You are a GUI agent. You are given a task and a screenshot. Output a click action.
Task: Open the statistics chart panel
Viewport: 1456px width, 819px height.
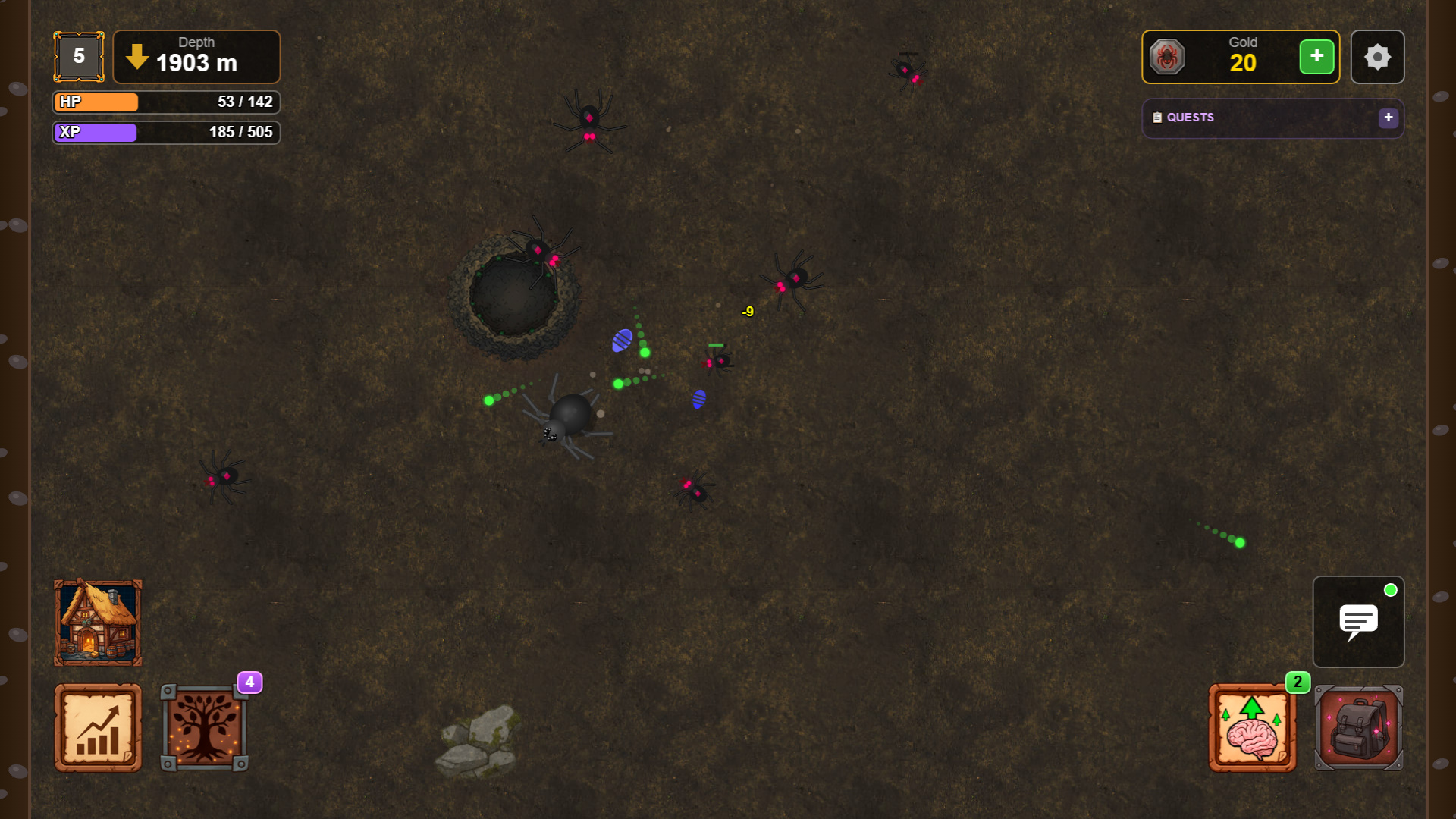point(97,726)
